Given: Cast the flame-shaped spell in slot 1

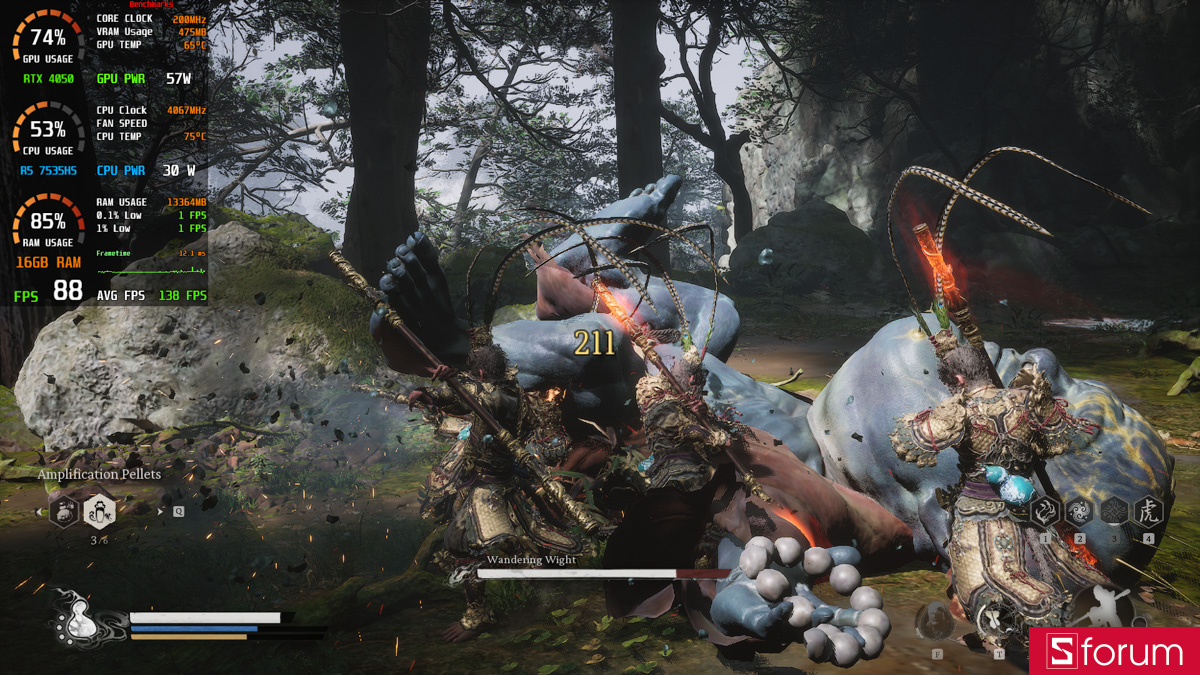Looking at the screenshot, I should (x=1045, y=512).
